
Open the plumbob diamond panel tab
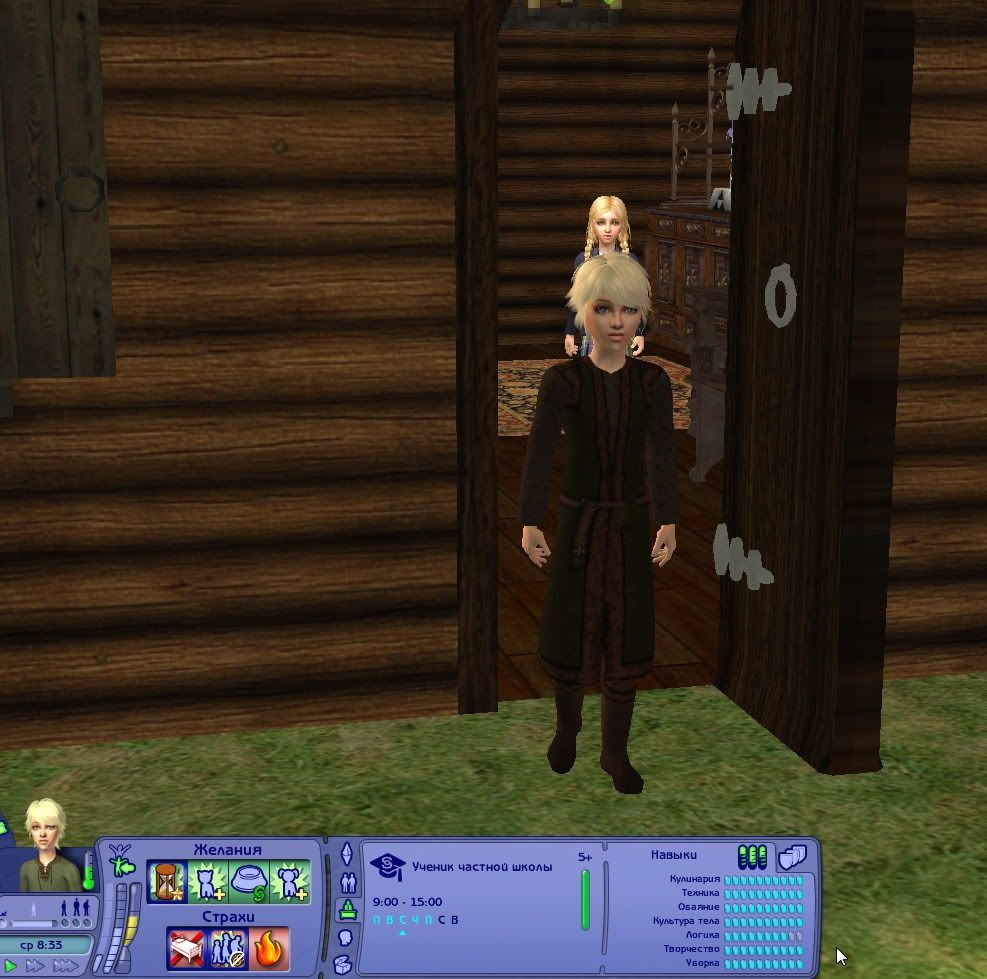click(347, 854)
